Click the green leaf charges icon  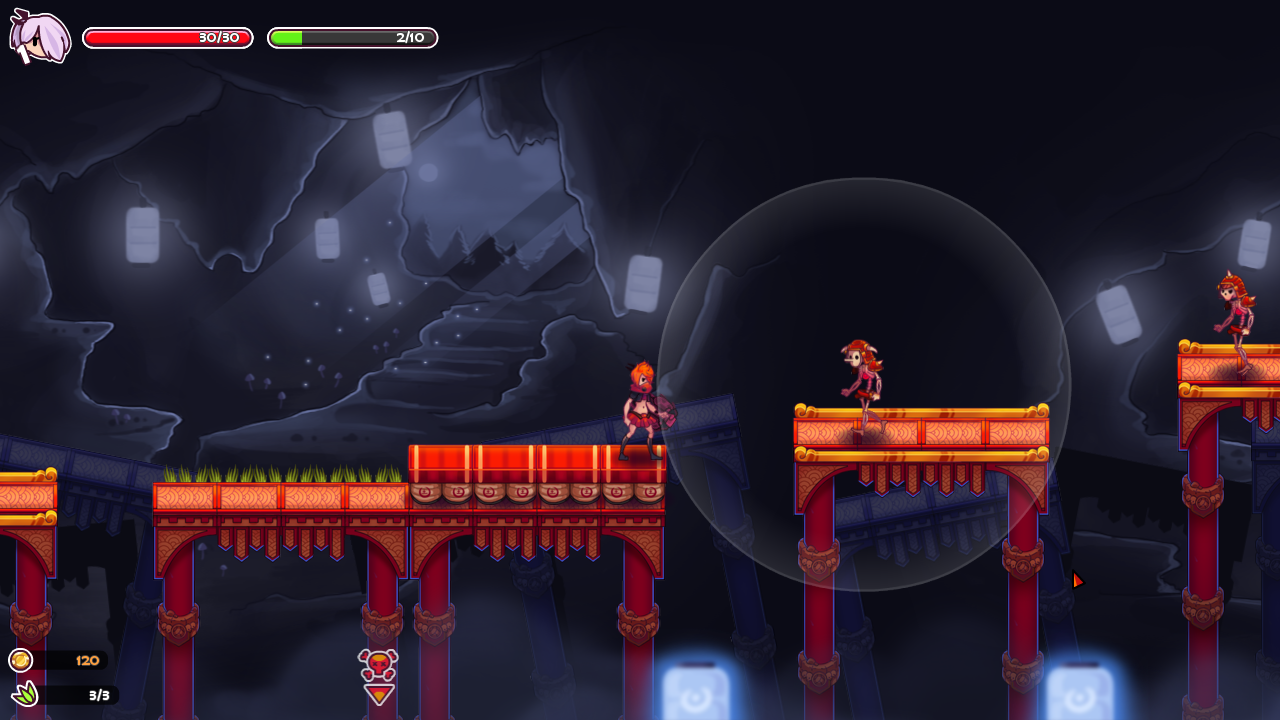(x=24, y=694)
